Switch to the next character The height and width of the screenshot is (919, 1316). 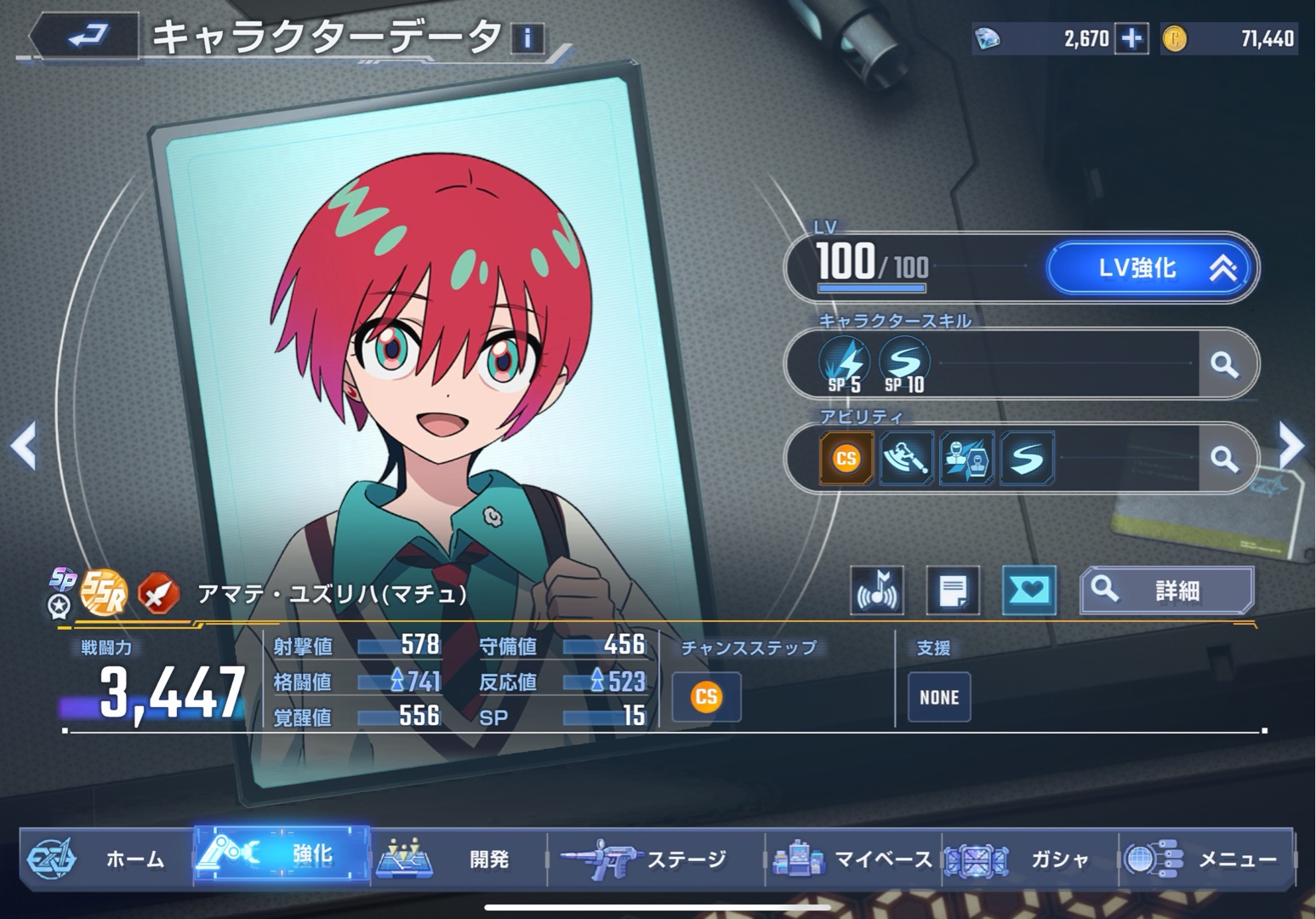point(1291,444)
